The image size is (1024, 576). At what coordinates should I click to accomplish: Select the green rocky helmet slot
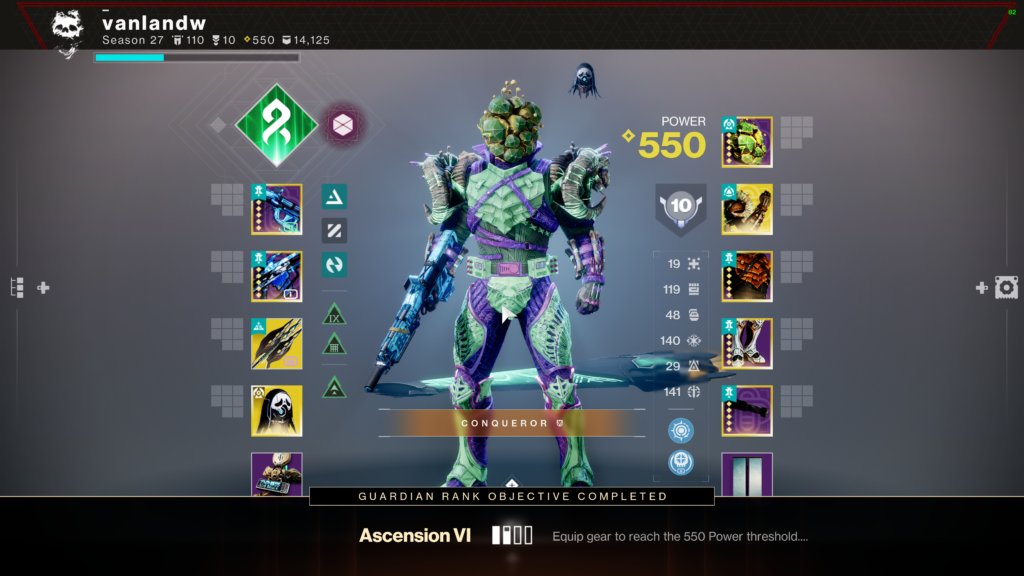click(747, 142)
